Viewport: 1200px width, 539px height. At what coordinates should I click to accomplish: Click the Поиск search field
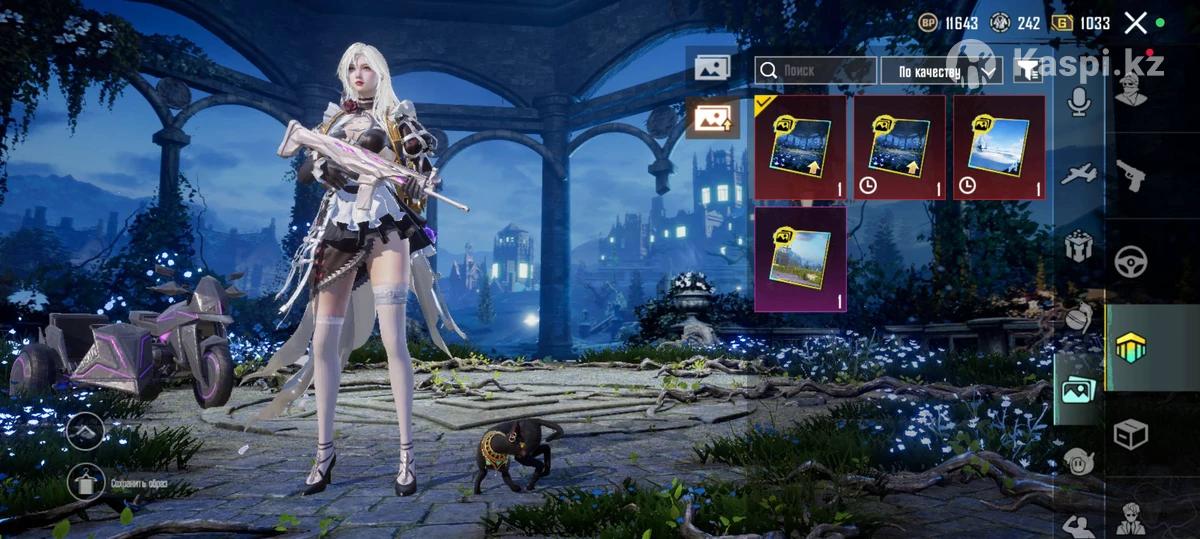click(815, 70)
